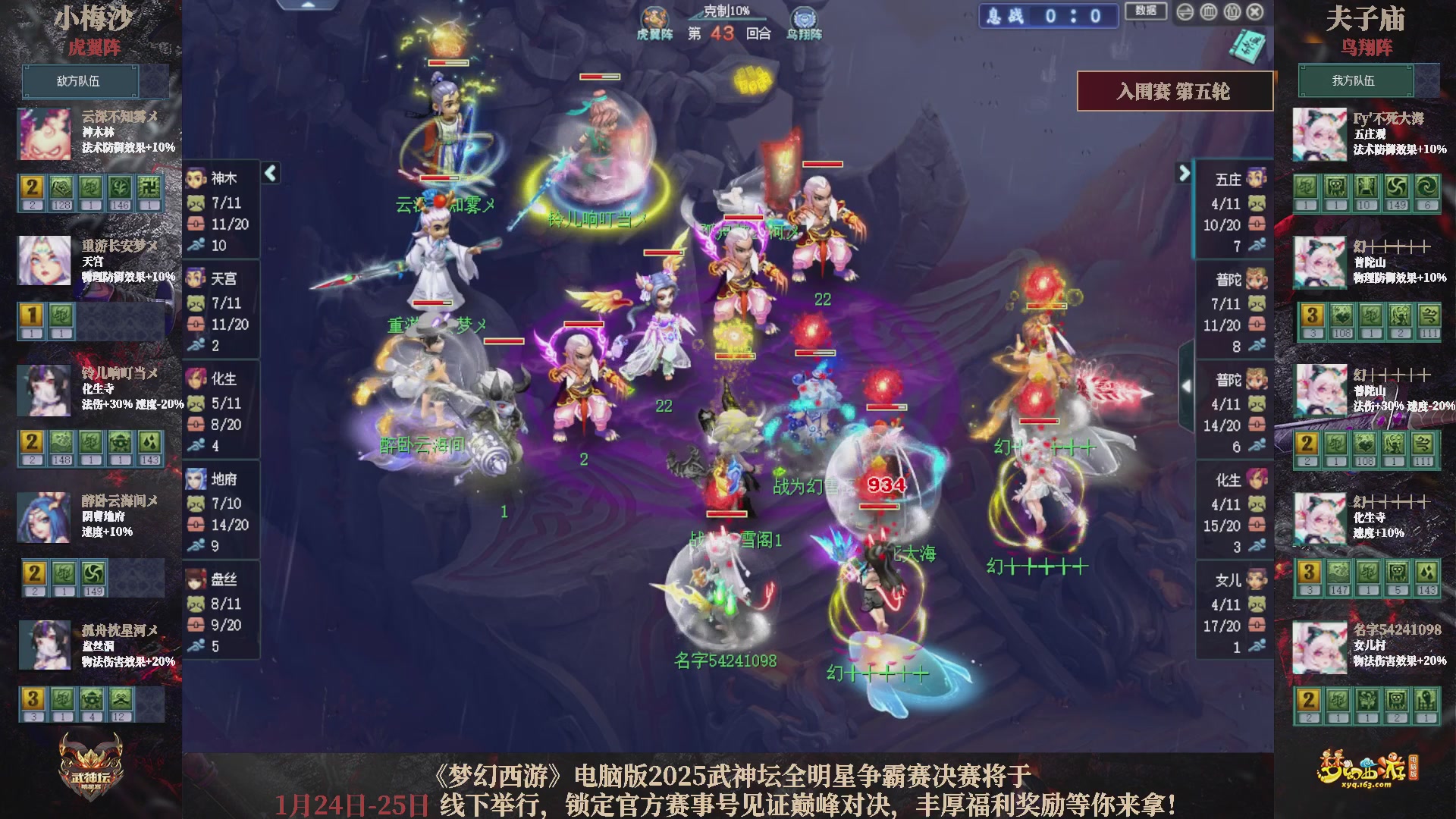This screenshot has width=1456, height=819.
Task: Open the 我方队伍 ally team tab
Action: coord(1357,81)
